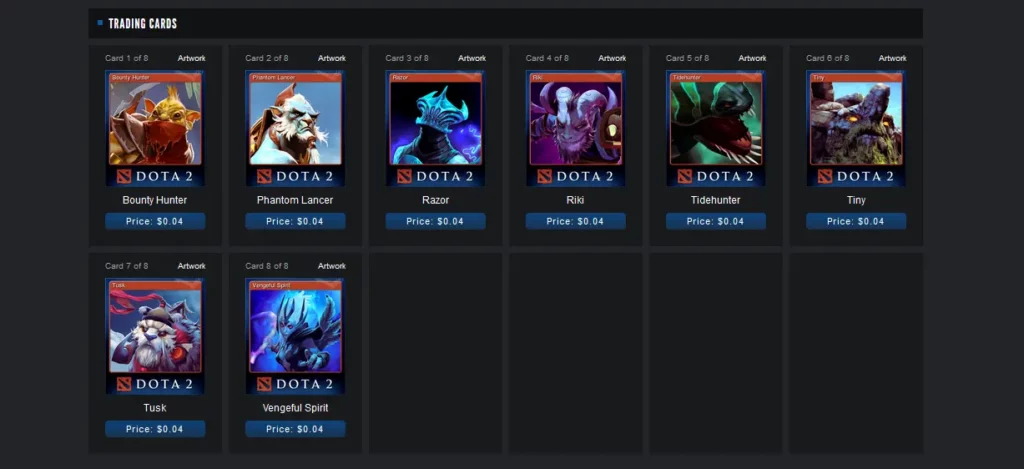1024x469 pixels.
Task: Open the Bounty Hunter trading card image
Action: pos(155,127)
